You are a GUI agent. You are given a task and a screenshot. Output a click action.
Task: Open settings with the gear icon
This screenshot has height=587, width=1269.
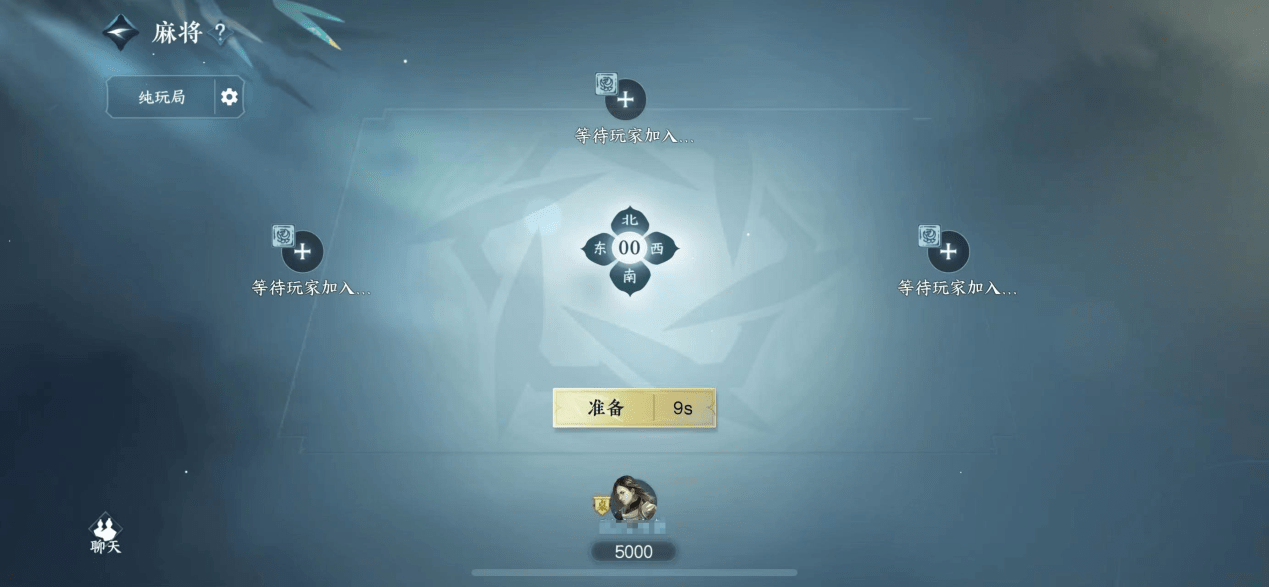coord(229,97)
